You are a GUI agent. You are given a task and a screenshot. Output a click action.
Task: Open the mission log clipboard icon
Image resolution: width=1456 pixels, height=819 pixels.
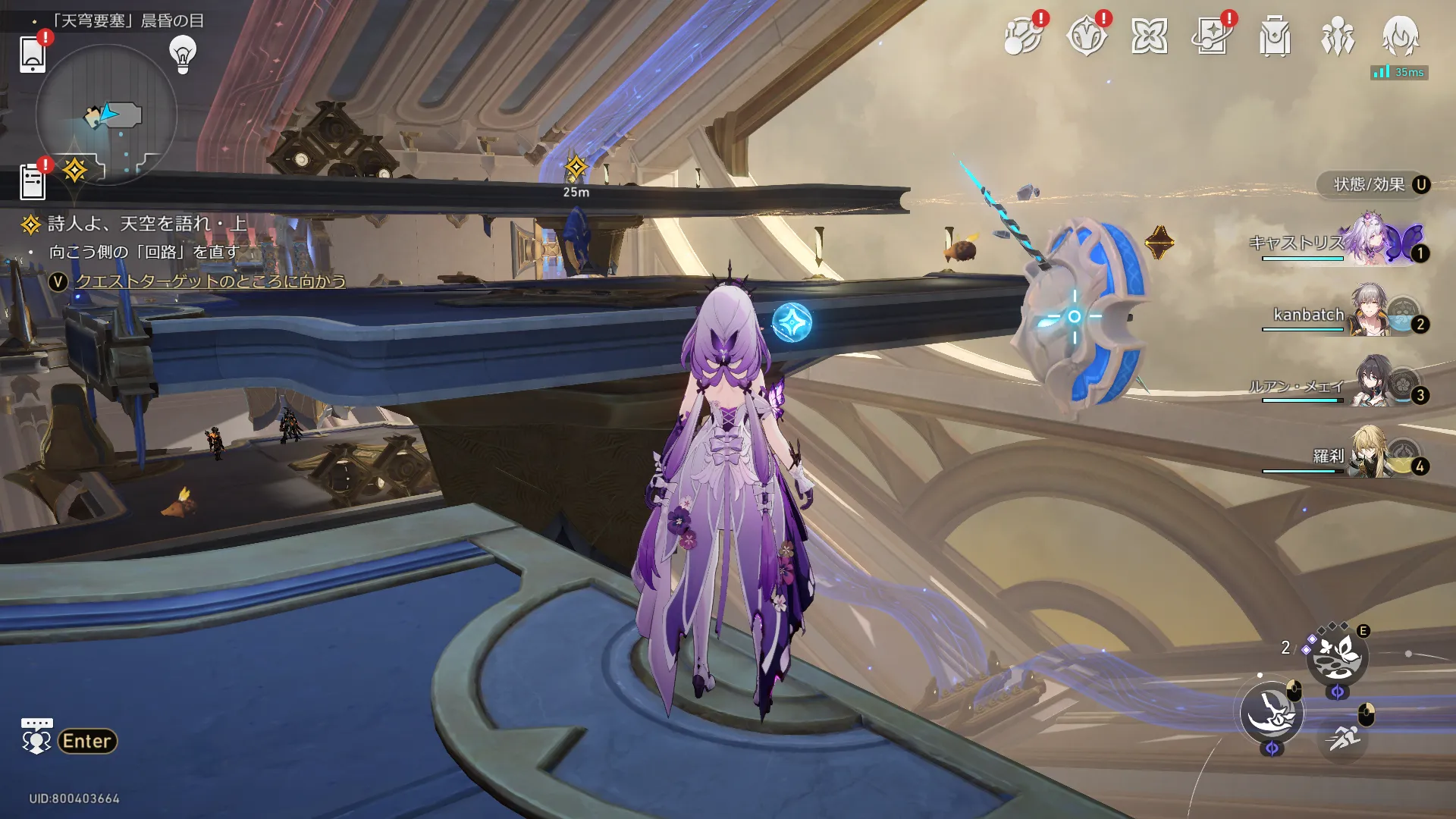[x=32, y=182]
